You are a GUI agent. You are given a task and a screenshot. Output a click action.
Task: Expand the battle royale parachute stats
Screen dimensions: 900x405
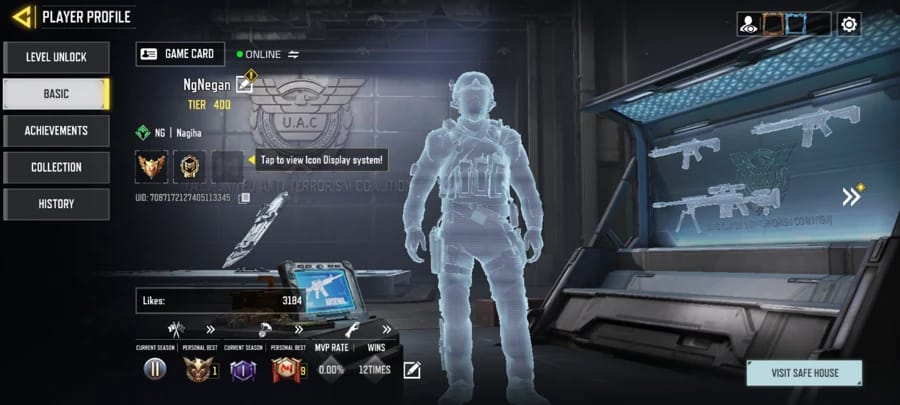(298, 328)
